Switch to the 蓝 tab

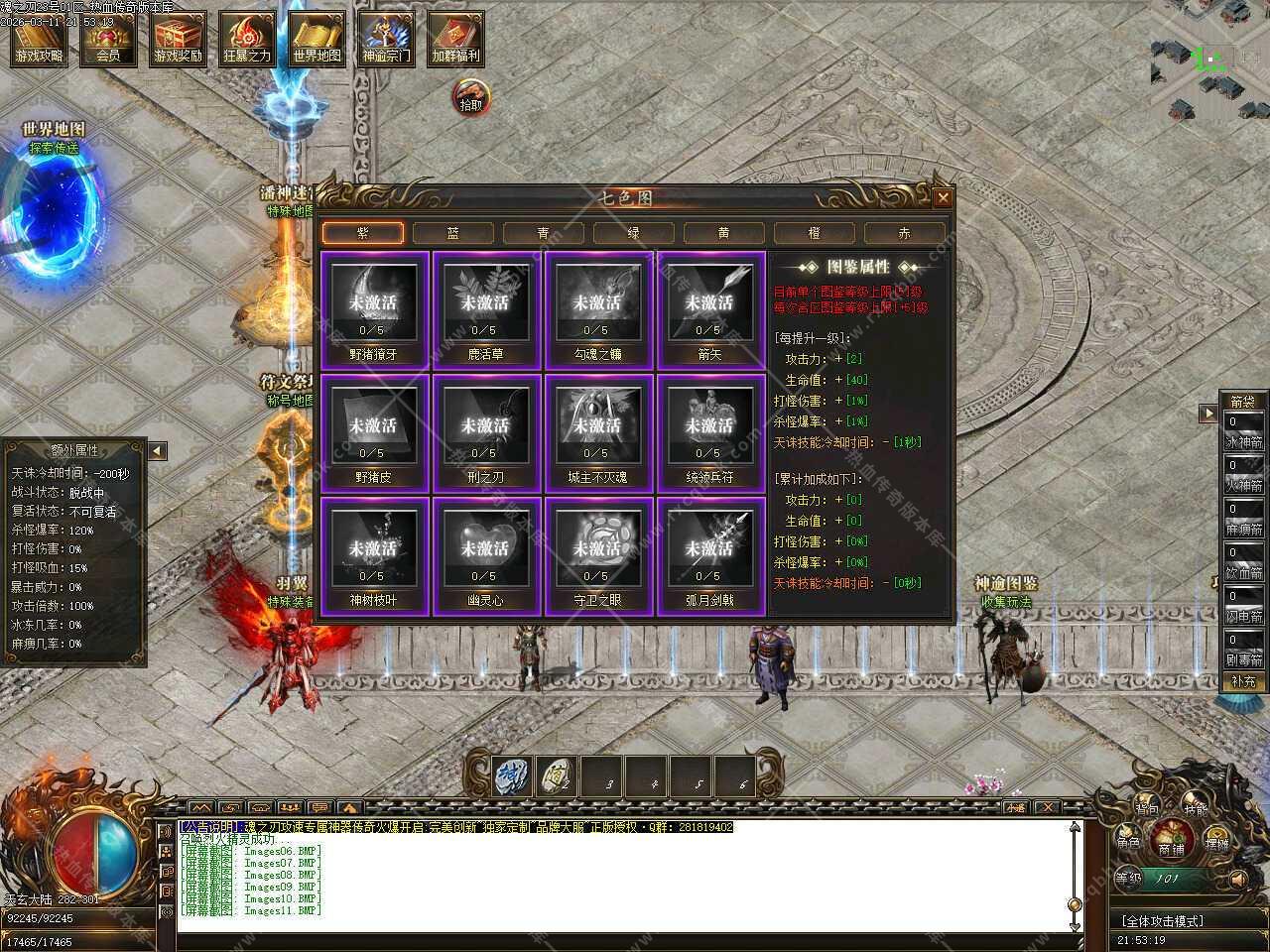(x=453, y=233)
